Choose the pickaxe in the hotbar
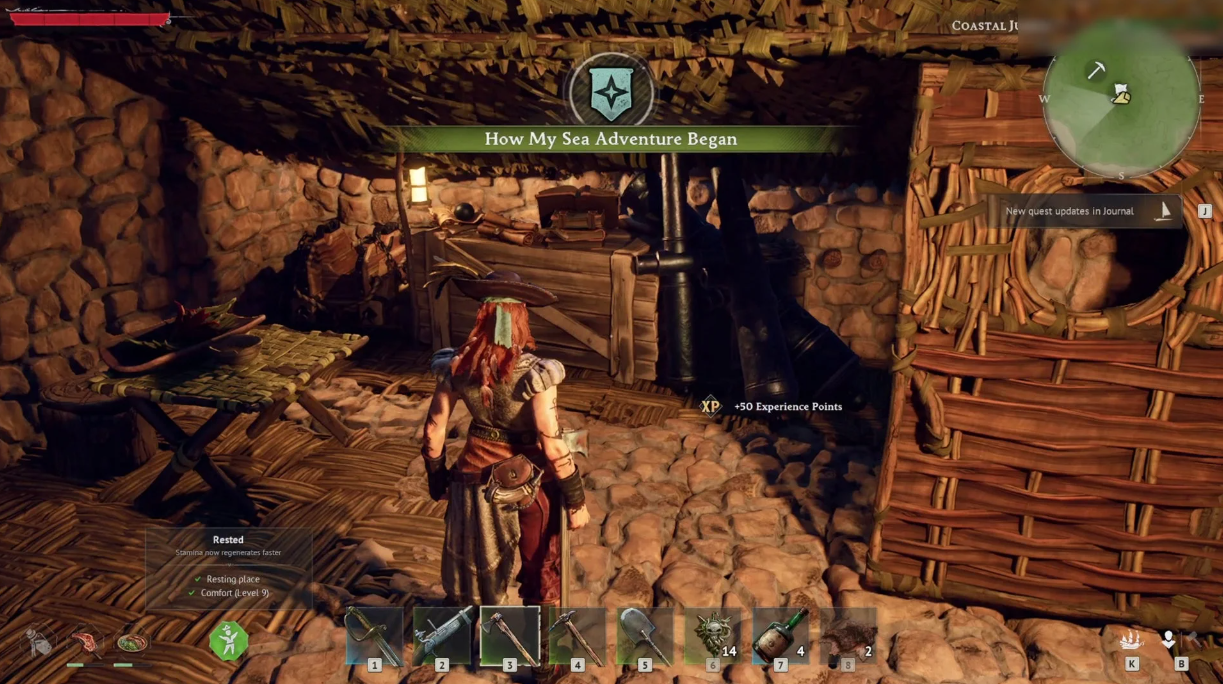 (x=577, y=635)
